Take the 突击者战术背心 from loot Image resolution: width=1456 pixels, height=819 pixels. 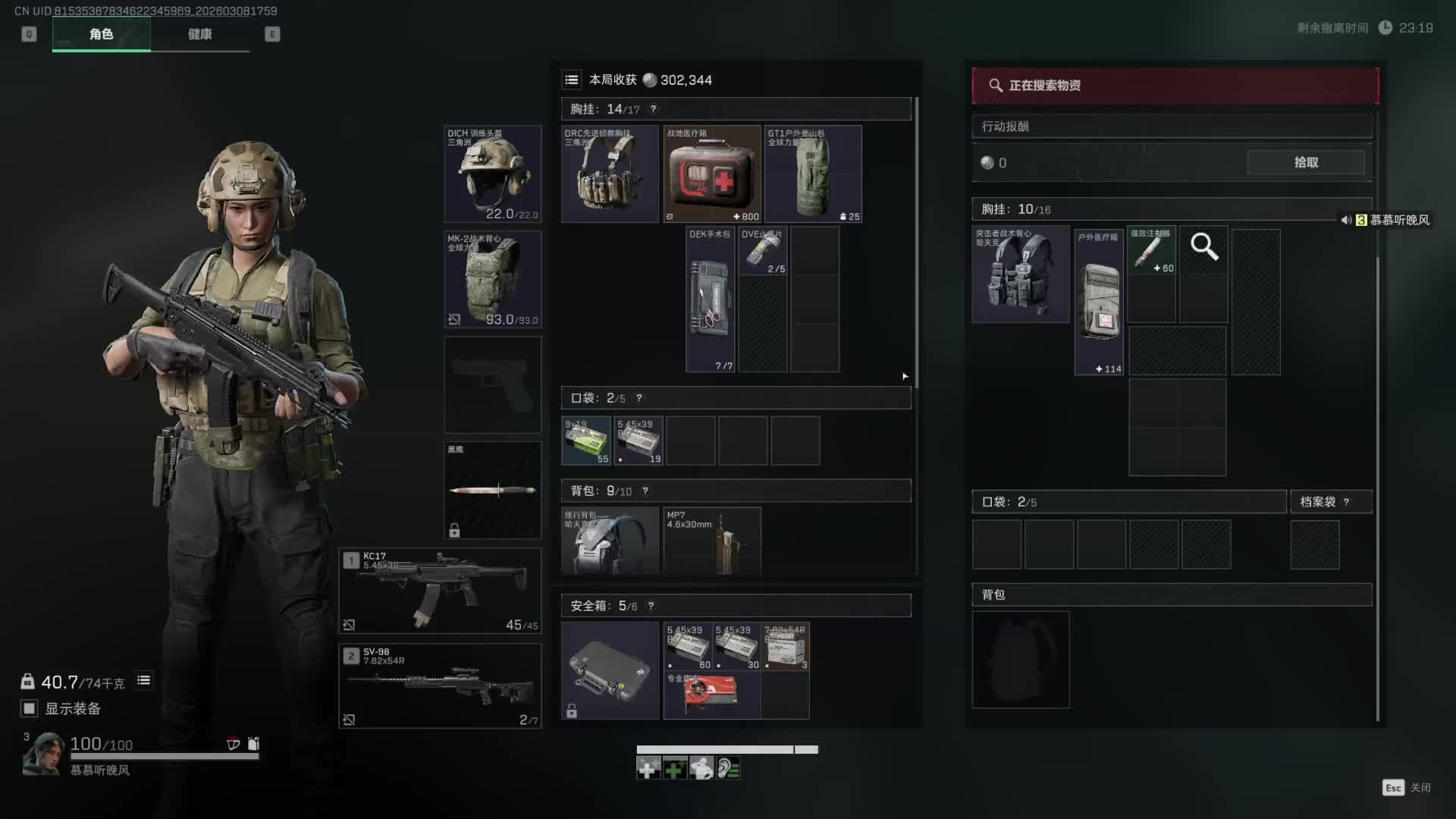tap(1021, 274)
